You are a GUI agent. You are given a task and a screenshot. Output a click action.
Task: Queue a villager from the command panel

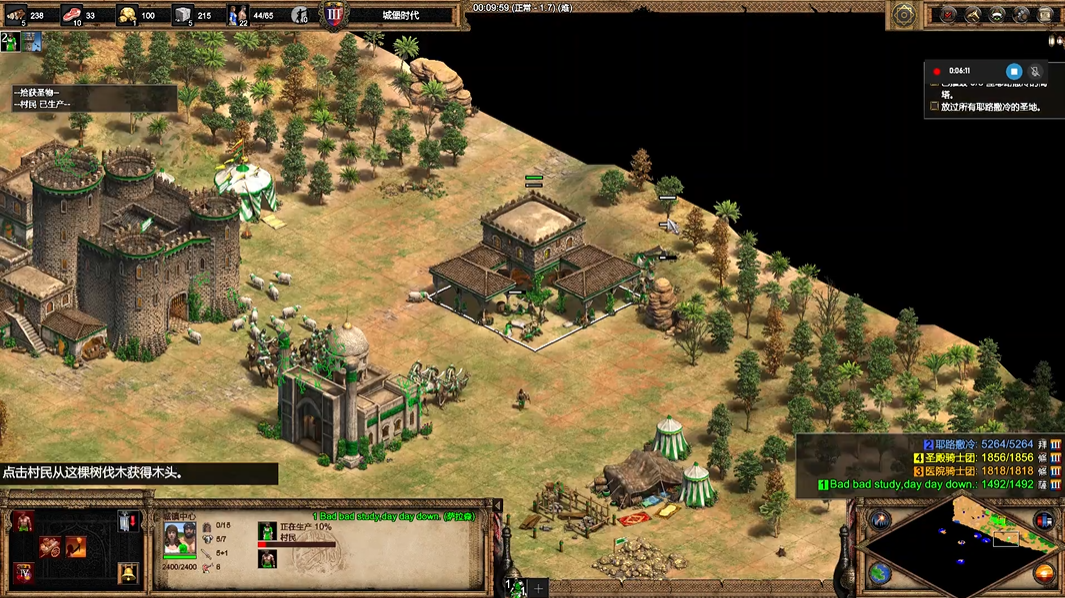point(23,522)
